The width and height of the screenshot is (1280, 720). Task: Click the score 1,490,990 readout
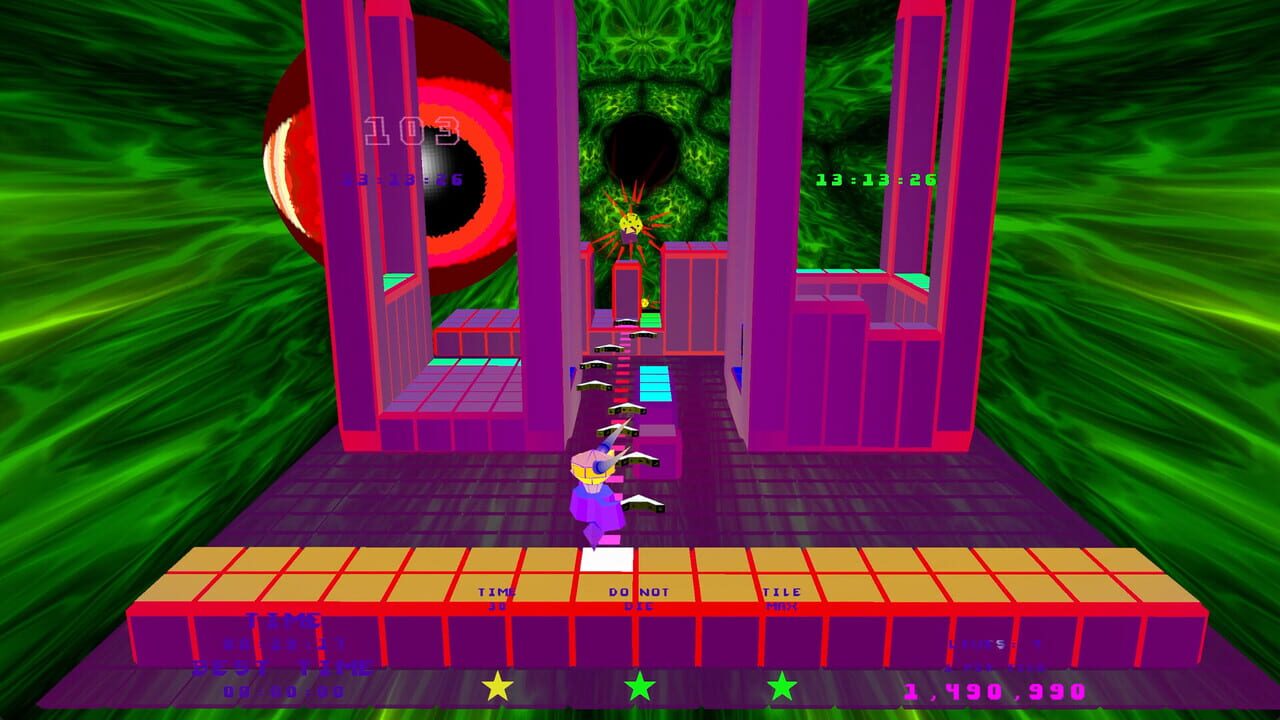coord(993,691)
